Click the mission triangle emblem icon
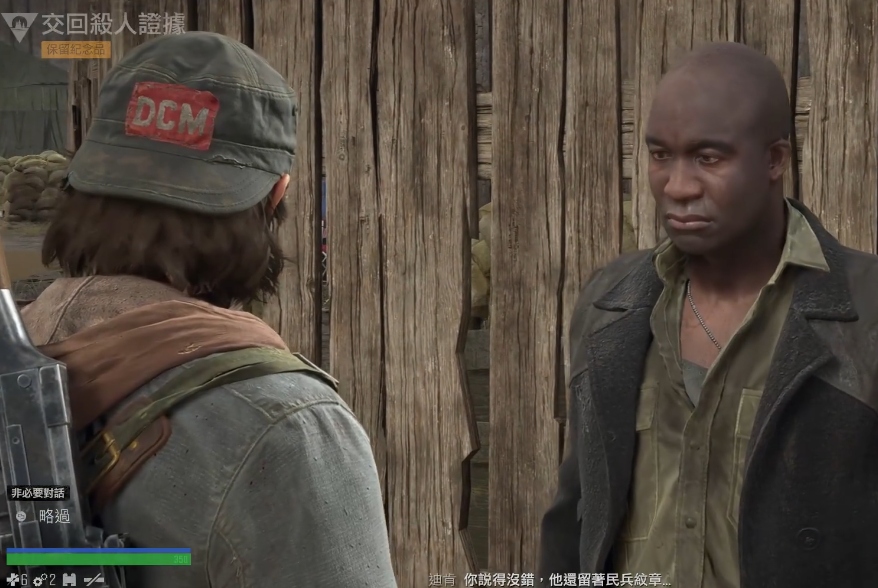This screenshot has height=588, width=878. coord(19,25)
